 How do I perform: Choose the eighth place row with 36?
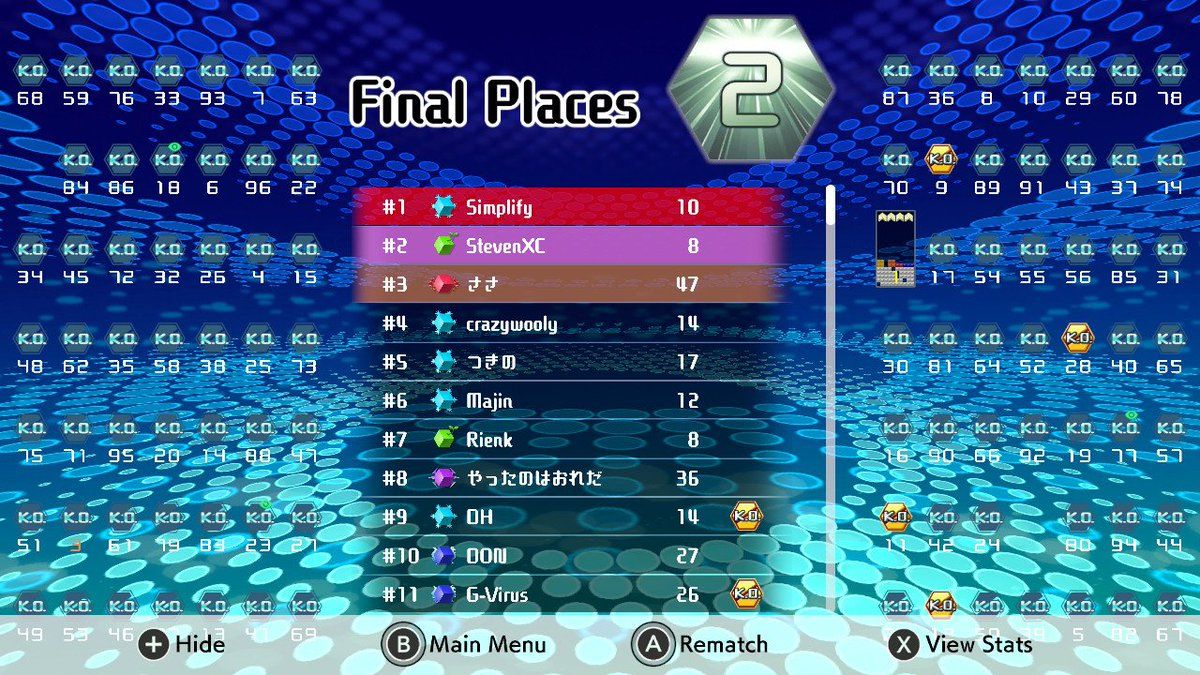tap(570, 479)
